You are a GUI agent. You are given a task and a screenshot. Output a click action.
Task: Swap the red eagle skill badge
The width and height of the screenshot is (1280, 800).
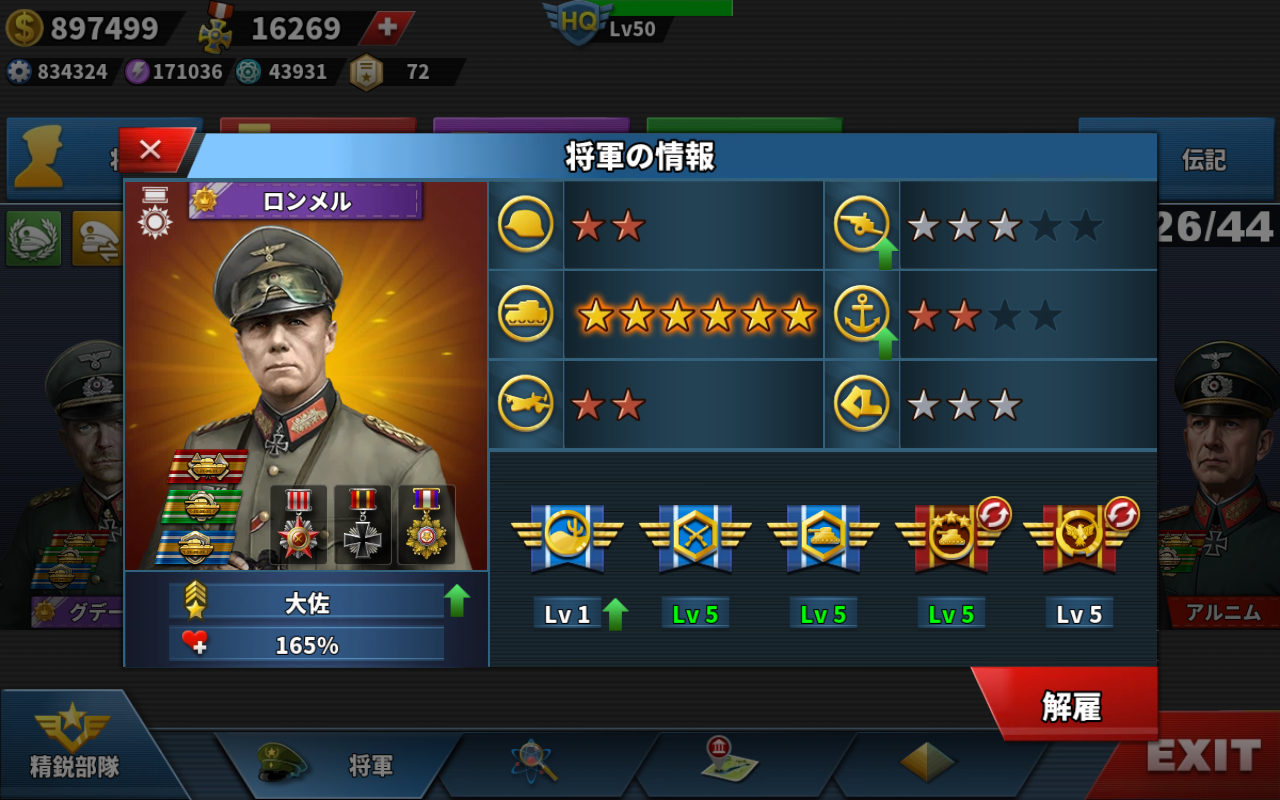click(x=1121, y=514)
